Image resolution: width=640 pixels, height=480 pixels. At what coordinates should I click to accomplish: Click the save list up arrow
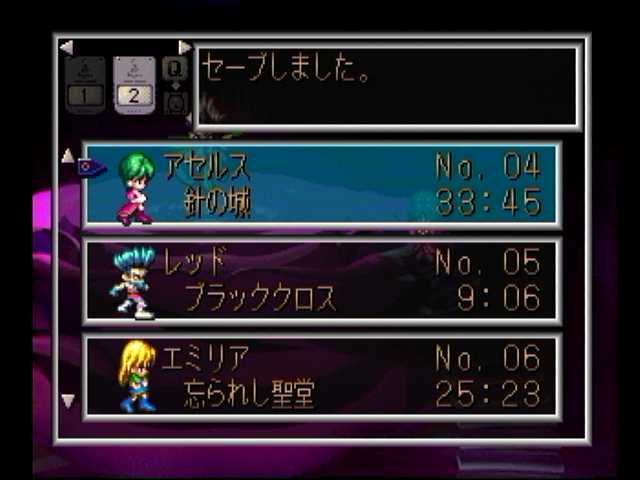tap(68, 156)
